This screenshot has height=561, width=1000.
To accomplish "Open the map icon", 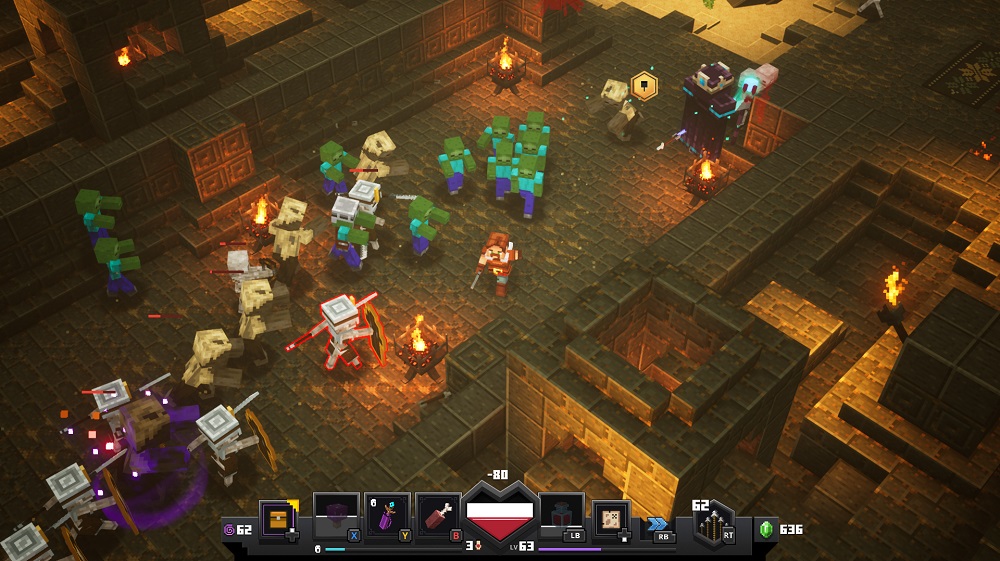I will click(x=609, y=520).
